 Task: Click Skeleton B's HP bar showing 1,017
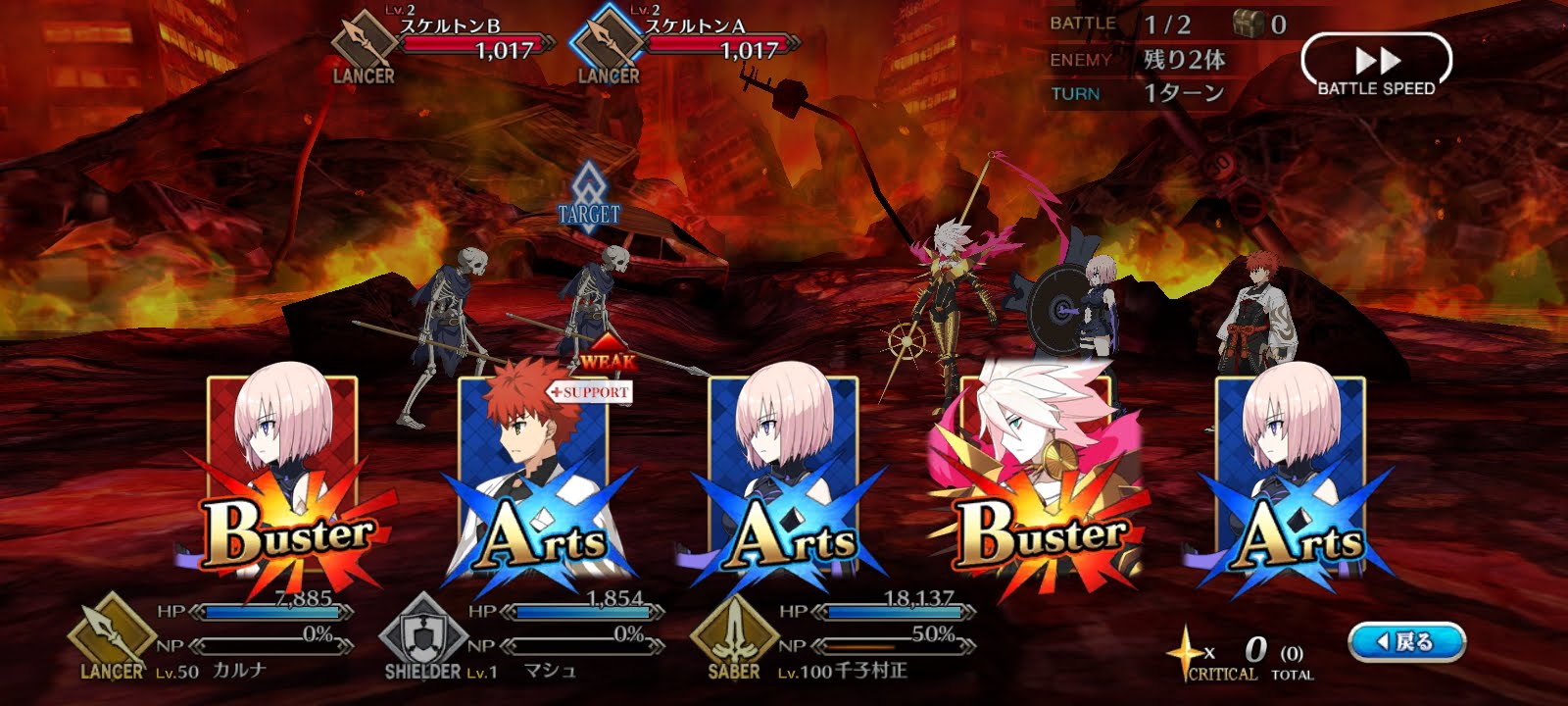(x=470, y=43)
